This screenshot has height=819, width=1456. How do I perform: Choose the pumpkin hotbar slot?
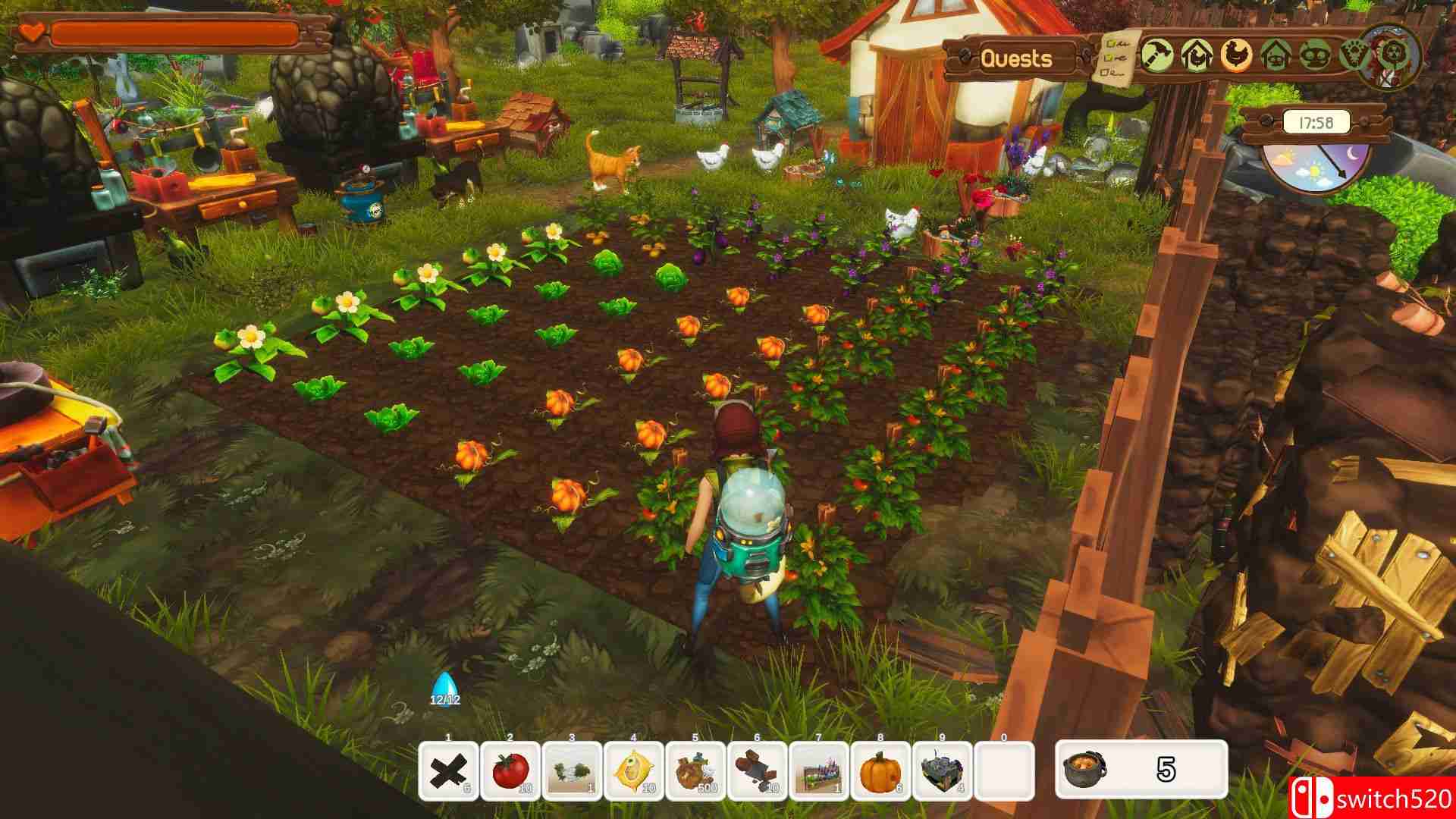[x=880, y=771]
